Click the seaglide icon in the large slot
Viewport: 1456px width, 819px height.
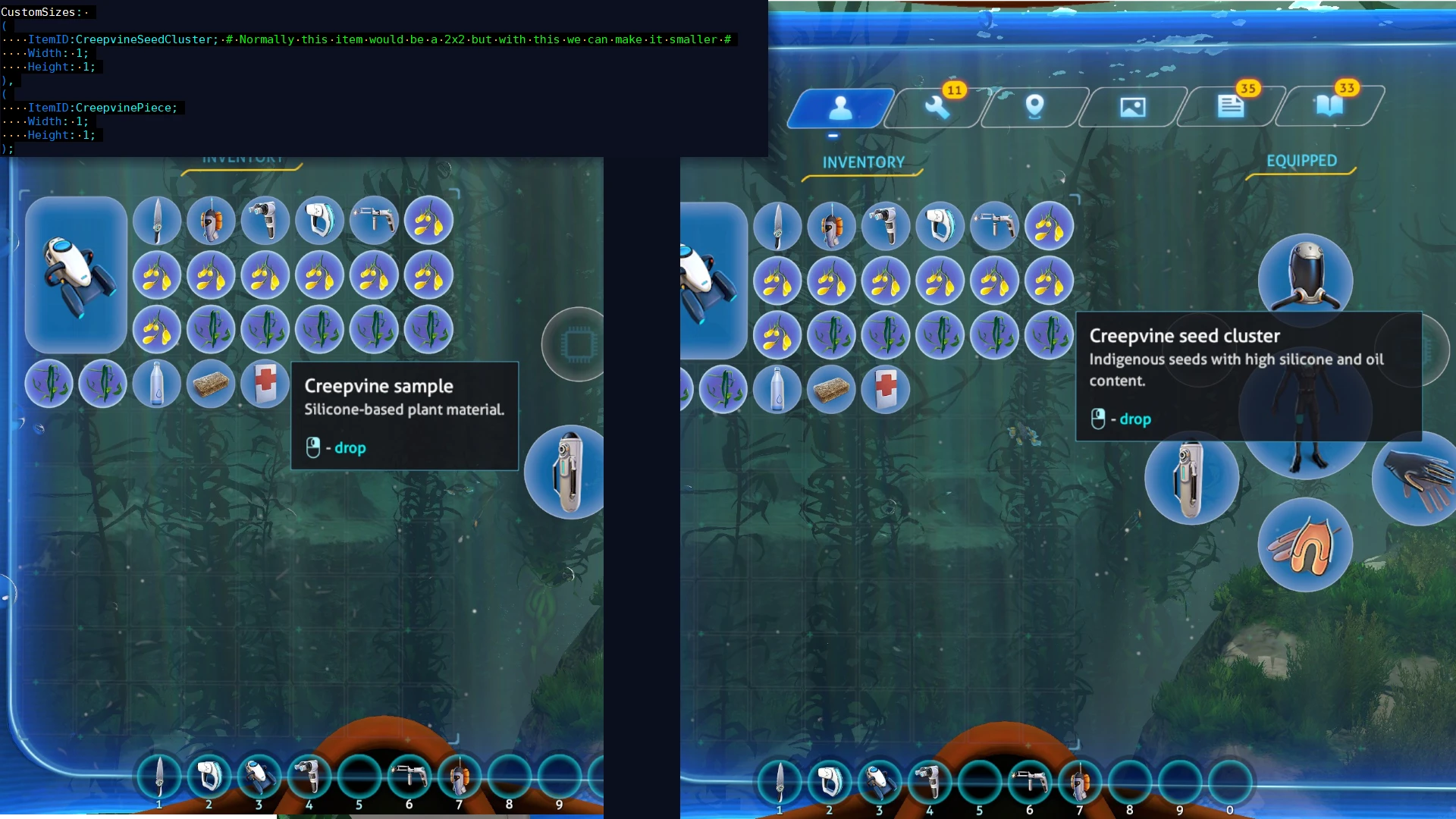pos(75,273)
